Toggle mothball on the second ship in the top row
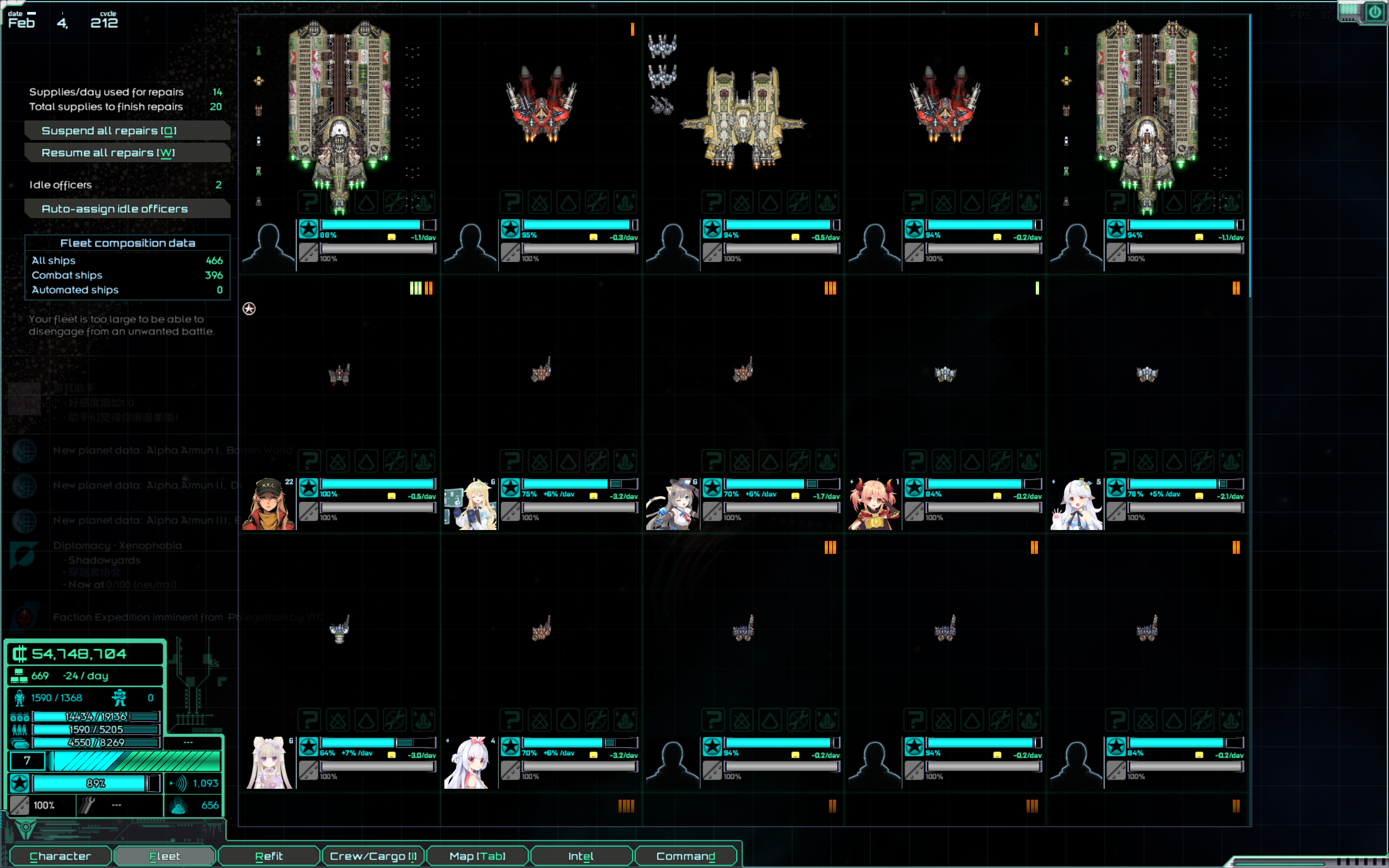This screenshot has width=1389, height=868. pyautogui.click(x=540, y=202)
